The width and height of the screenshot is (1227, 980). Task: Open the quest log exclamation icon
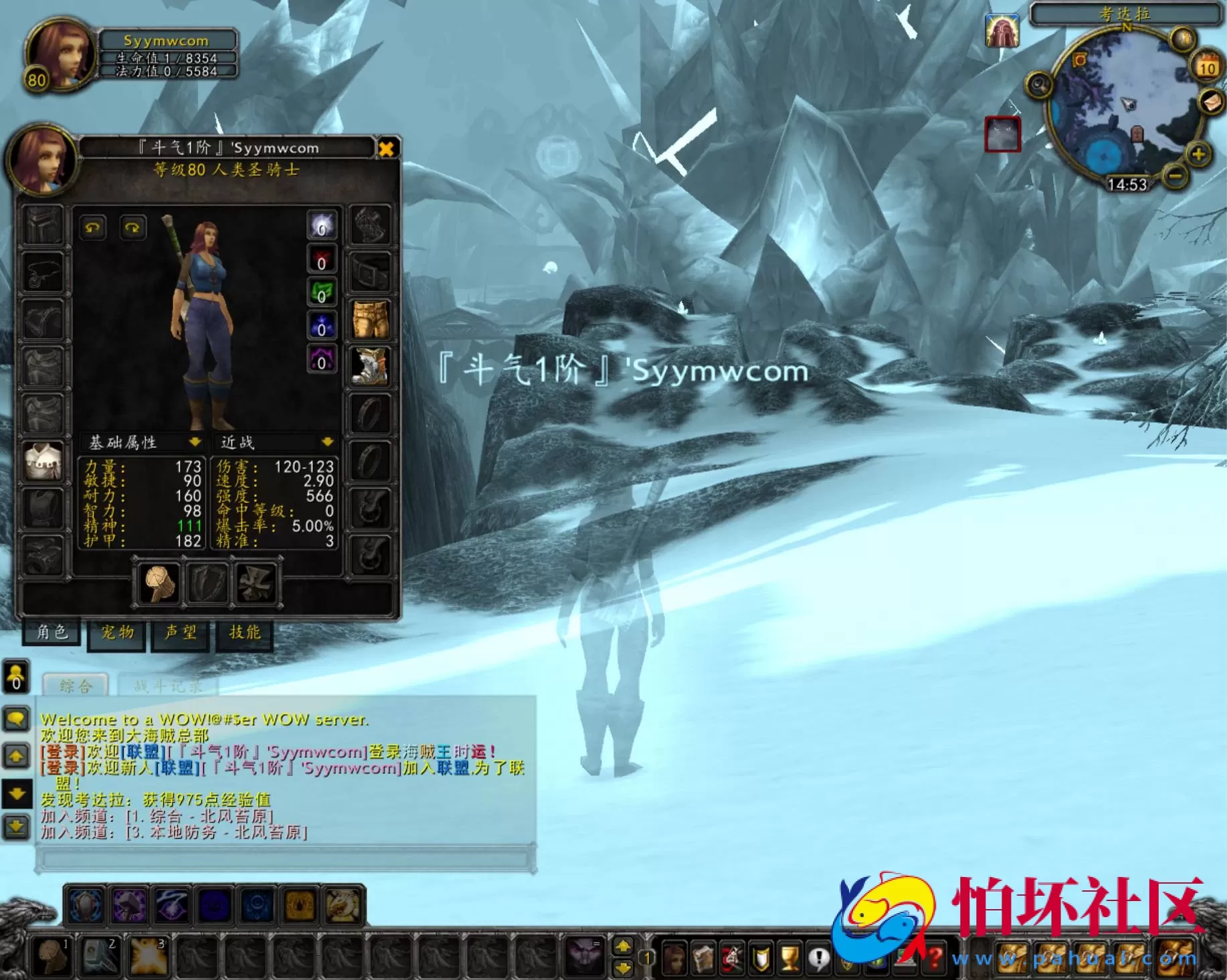pos(819,958)
